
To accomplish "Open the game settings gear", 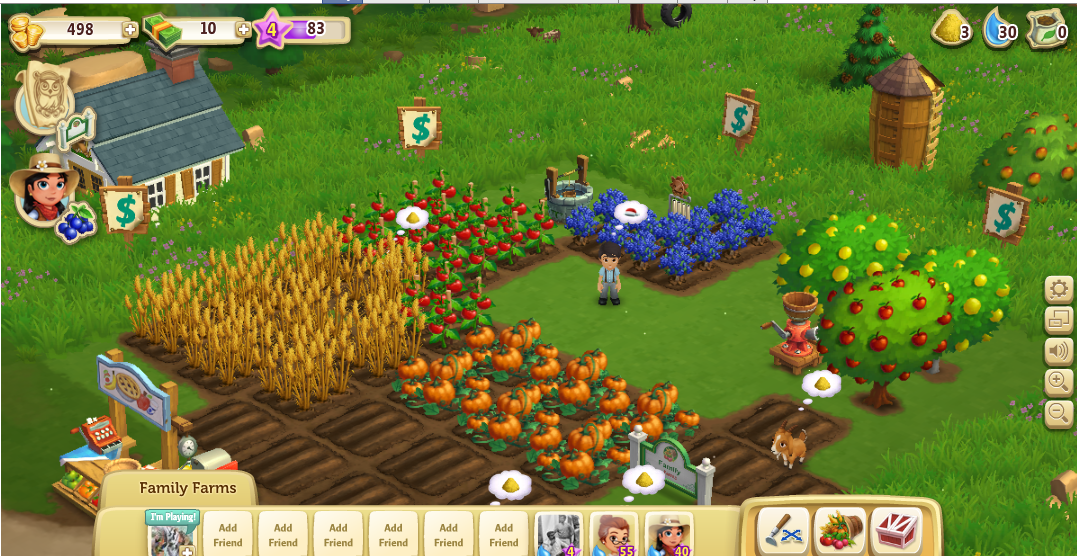I will point(1058,291).
